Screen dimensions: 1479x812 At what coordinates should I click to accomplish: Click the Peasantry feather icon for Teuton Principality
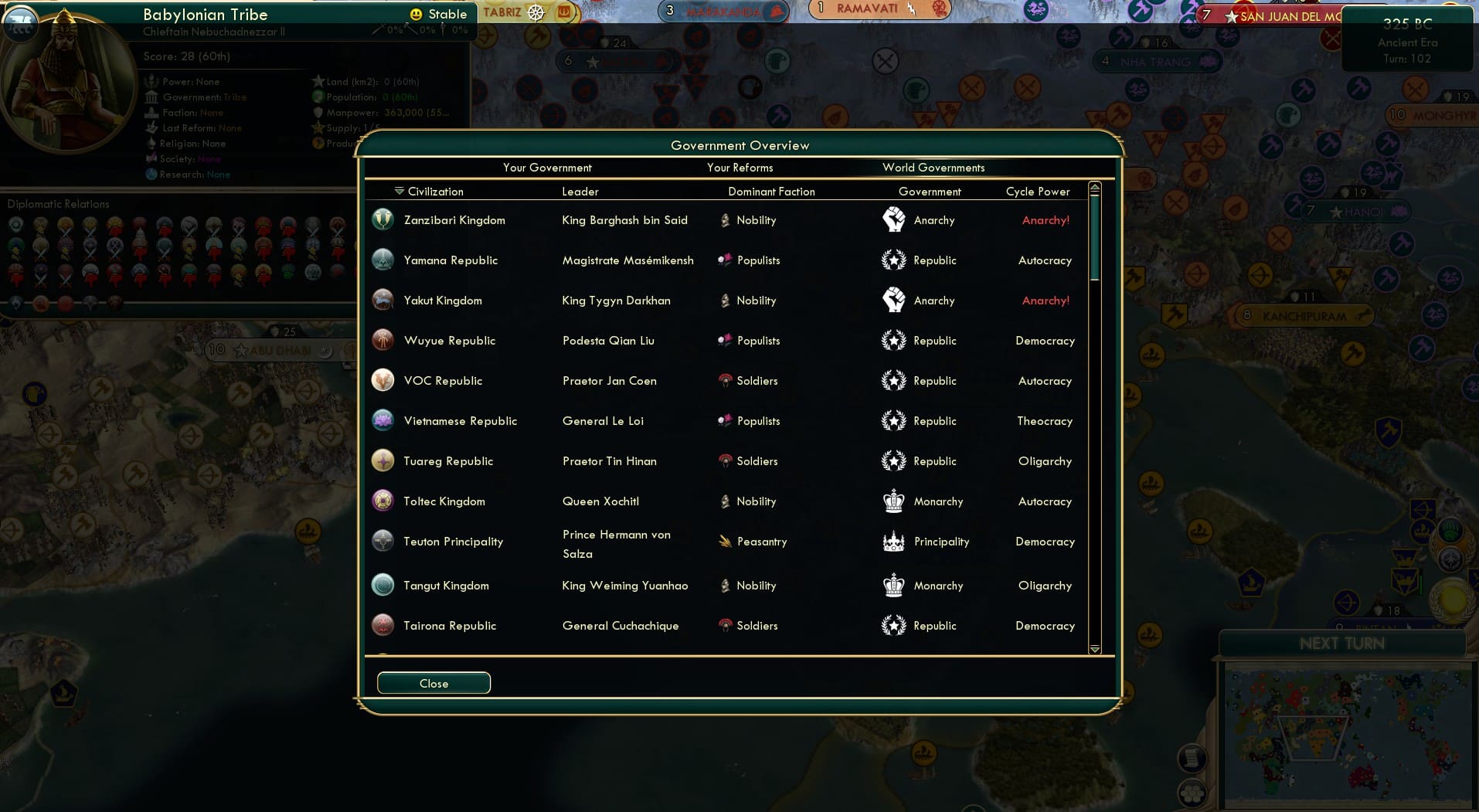click(725, 541)
